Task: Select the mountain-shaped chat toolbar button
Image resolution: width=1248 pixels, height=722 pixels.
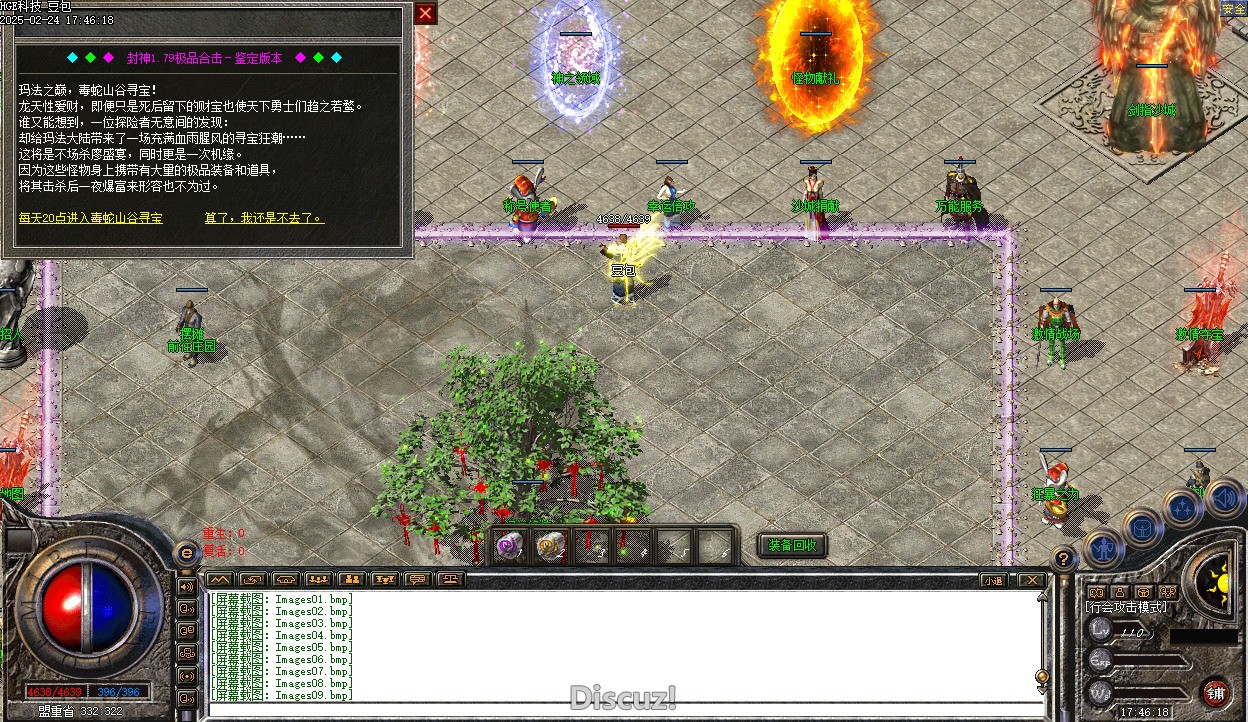Action: pos(220,579)
